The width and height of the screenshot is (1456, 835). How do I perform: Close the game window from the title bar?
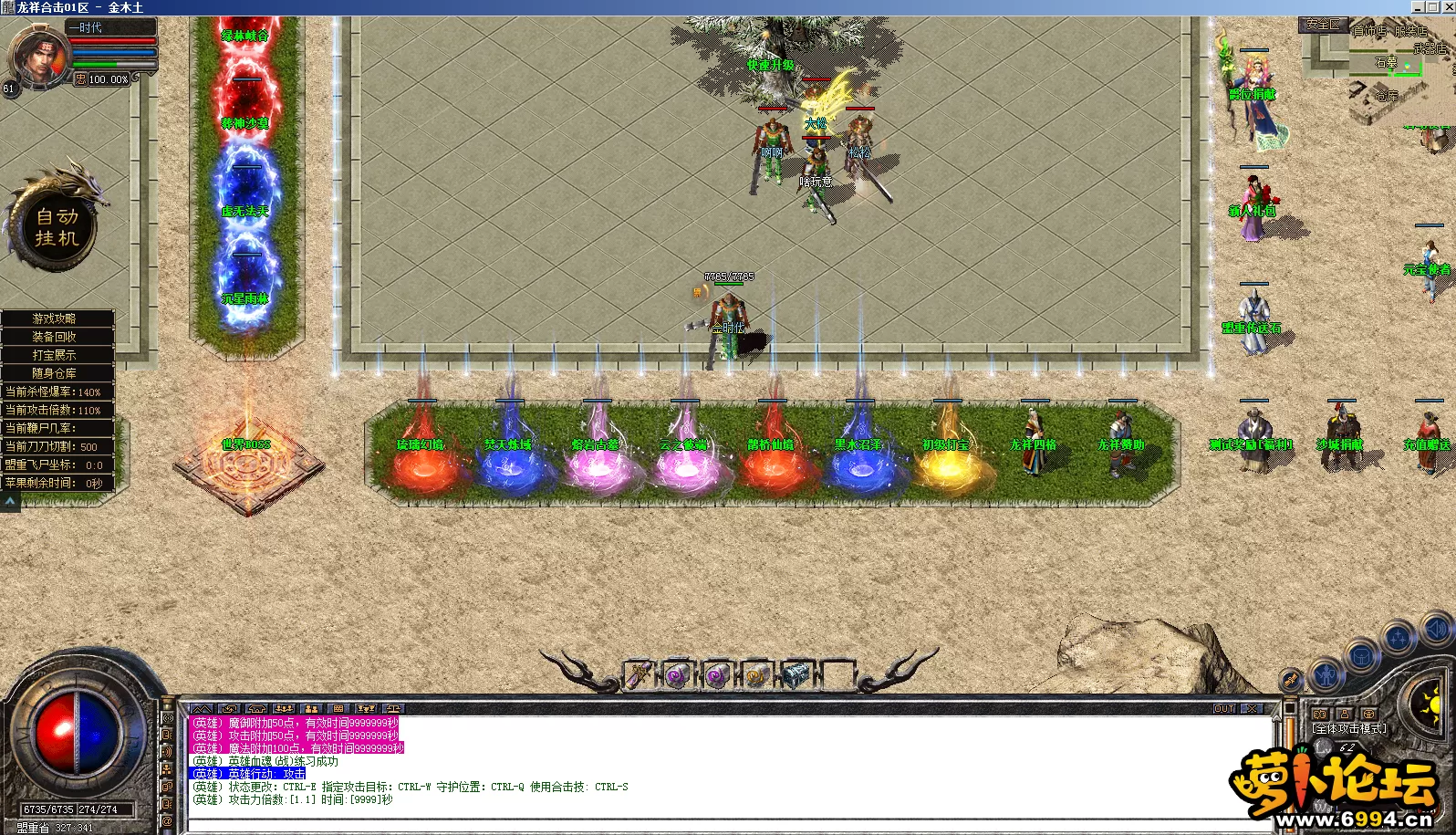pos(1447,6)
